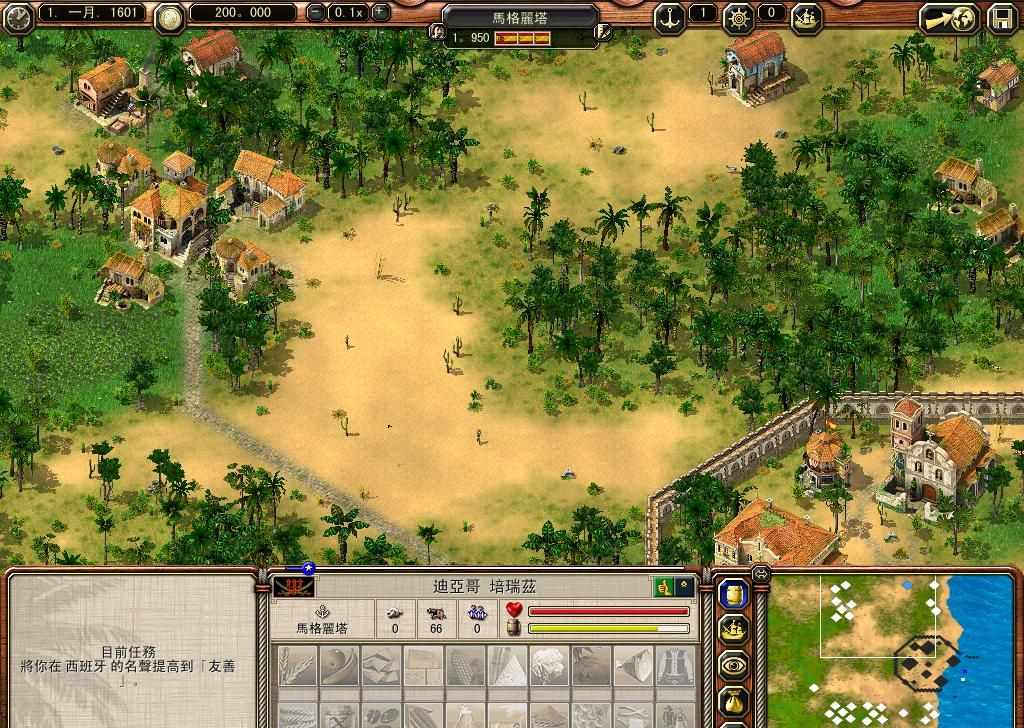Click the pirate flag emblem in captain panel

point(288,586)
